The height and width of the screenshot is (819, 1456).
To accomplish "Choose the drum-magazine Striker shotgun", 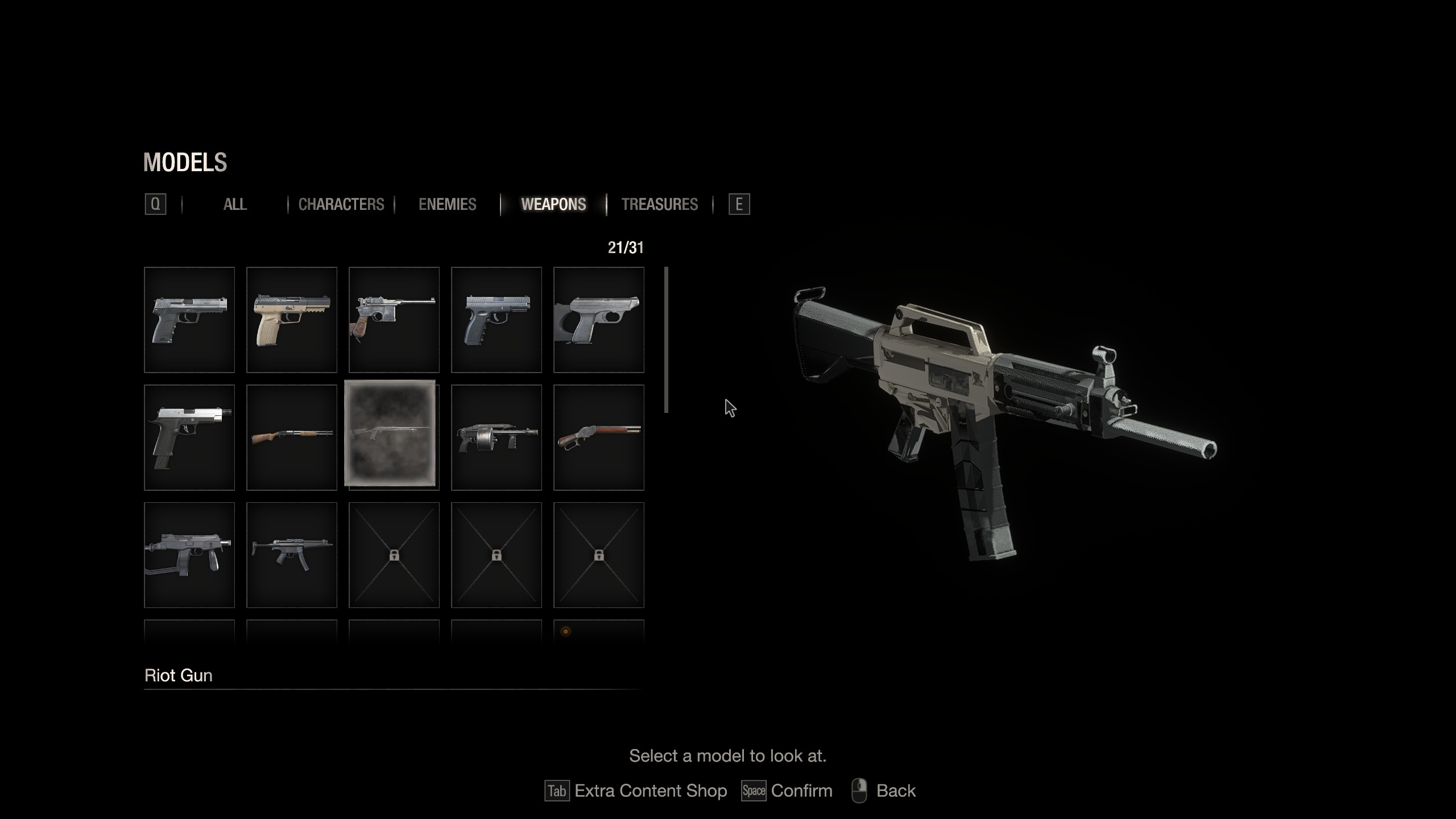I will 497,437.
